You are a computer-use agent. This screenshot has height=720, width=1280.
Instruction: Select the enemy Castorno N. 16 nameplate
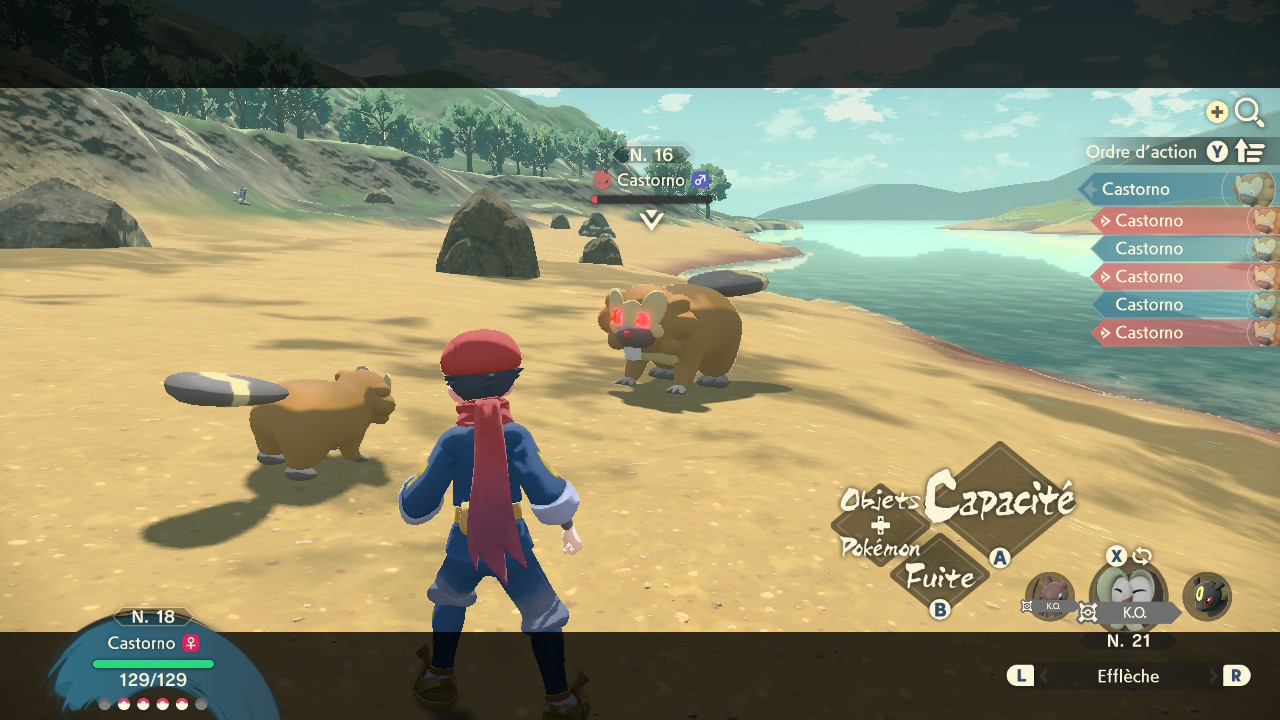(652, 180)
